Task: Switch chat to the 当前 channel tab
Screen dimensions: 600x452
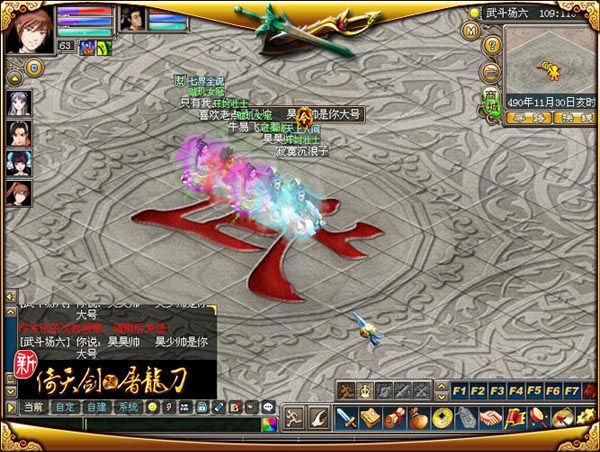Action: coord(33,407)
